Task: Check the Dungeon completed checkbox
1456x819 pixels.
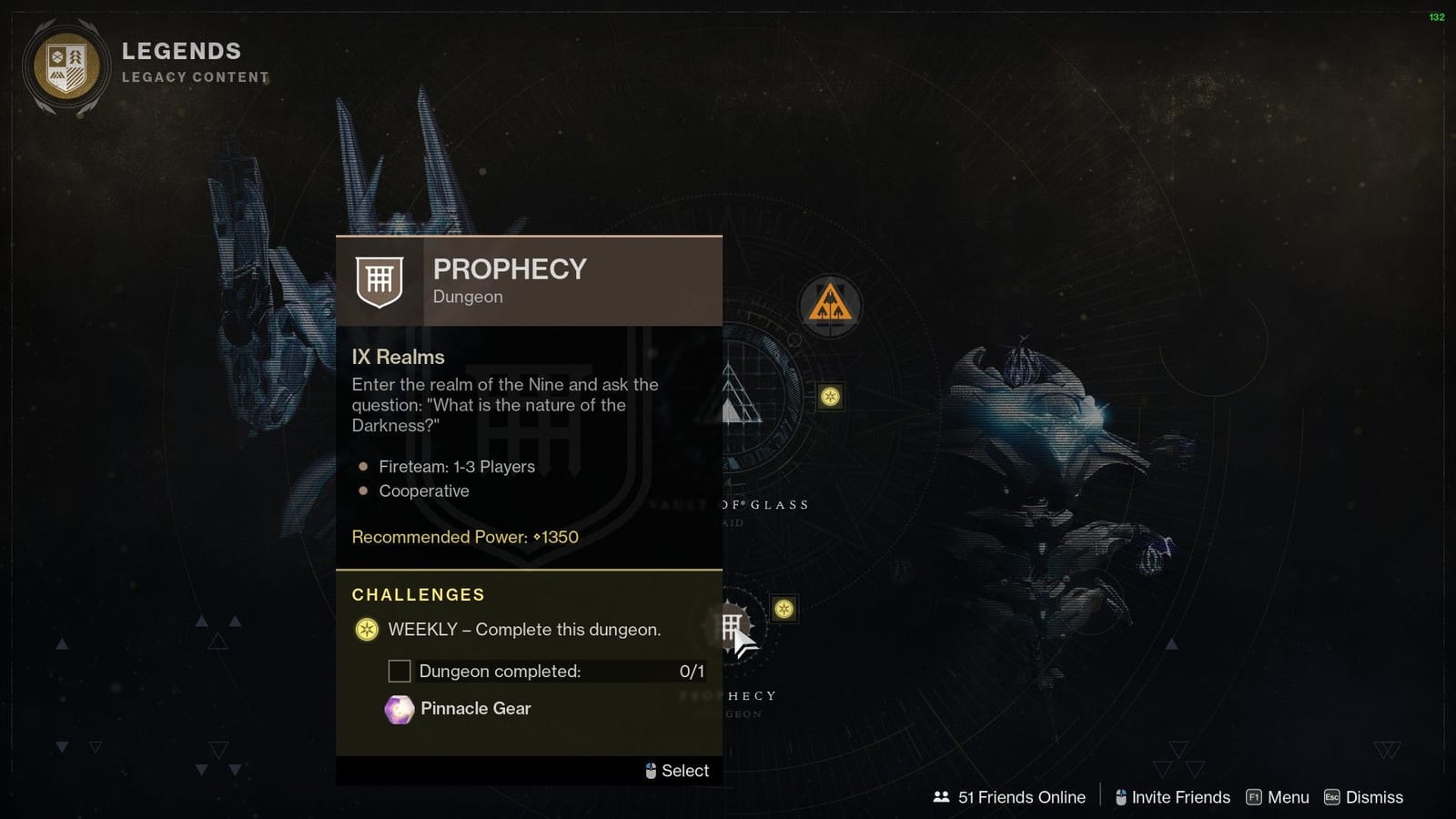Action: pyautogui.click(x=399, y=671)
